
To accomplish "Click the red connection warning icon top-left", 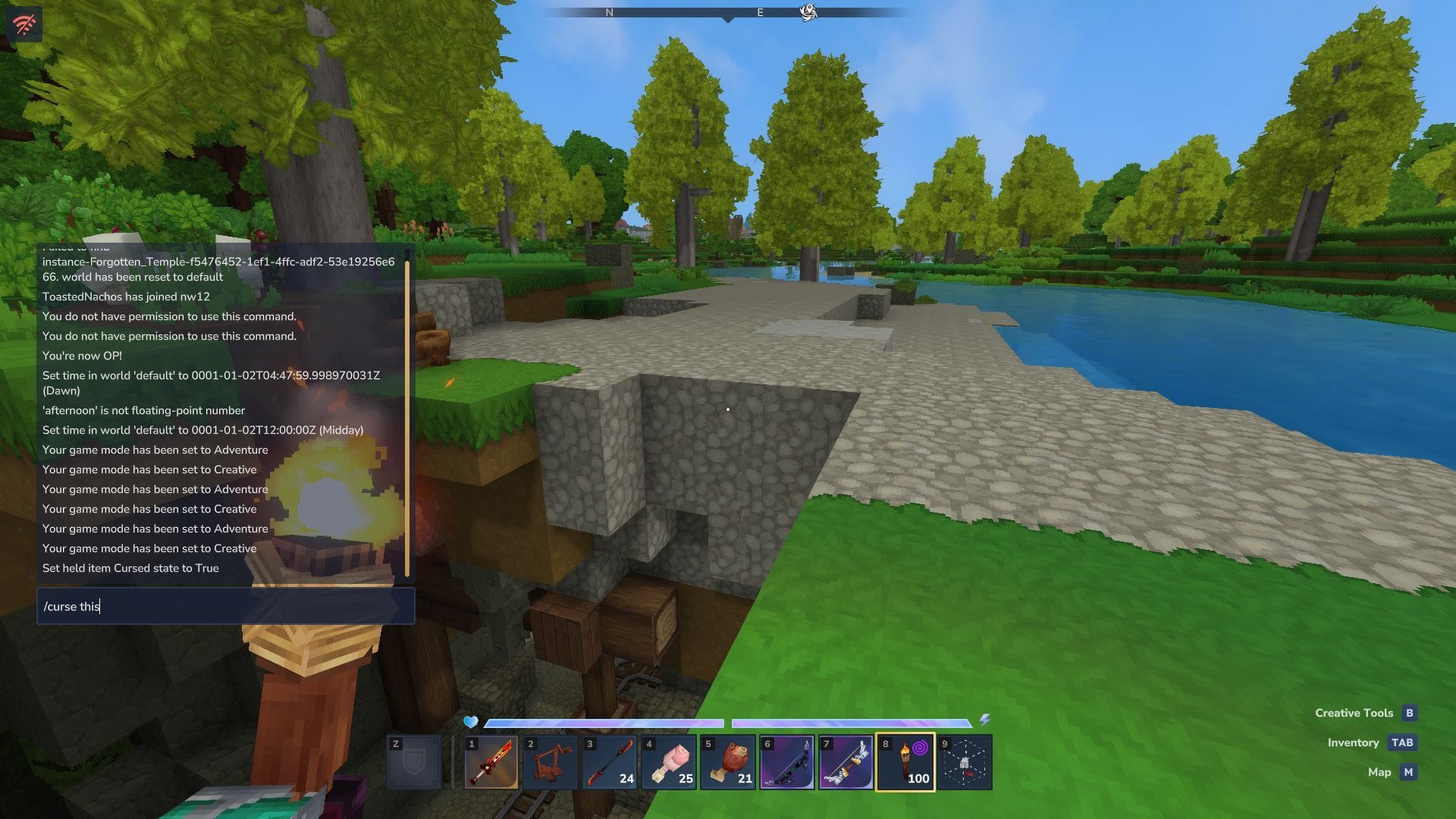I will pyautogui.click(x=25, y=24).
